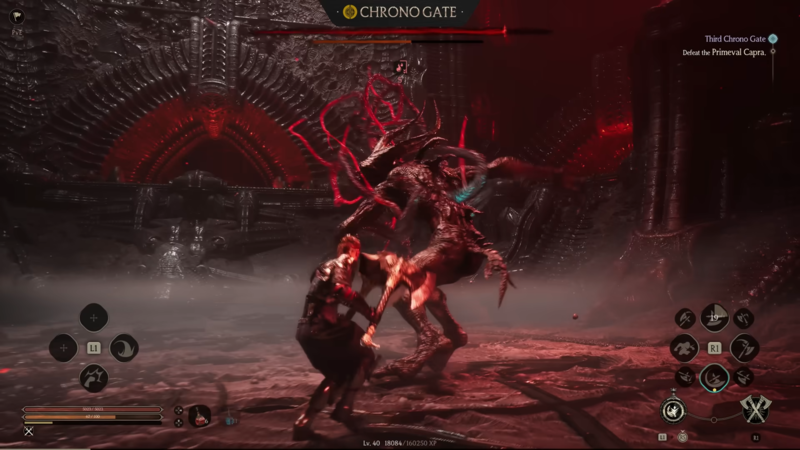Activate the skill showing cooldown number 19

tap(714, 318)
